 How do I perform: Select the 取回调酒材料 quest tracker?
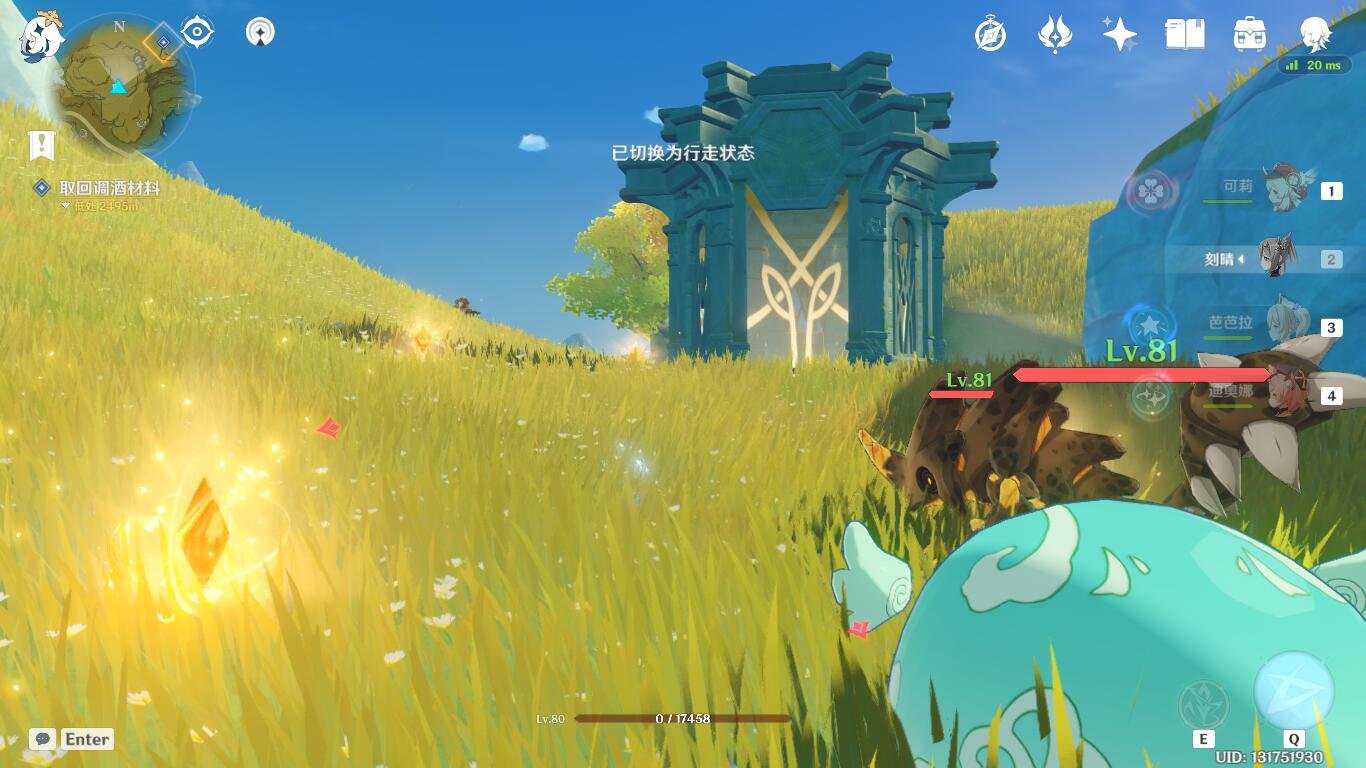(x=108, y=188)
